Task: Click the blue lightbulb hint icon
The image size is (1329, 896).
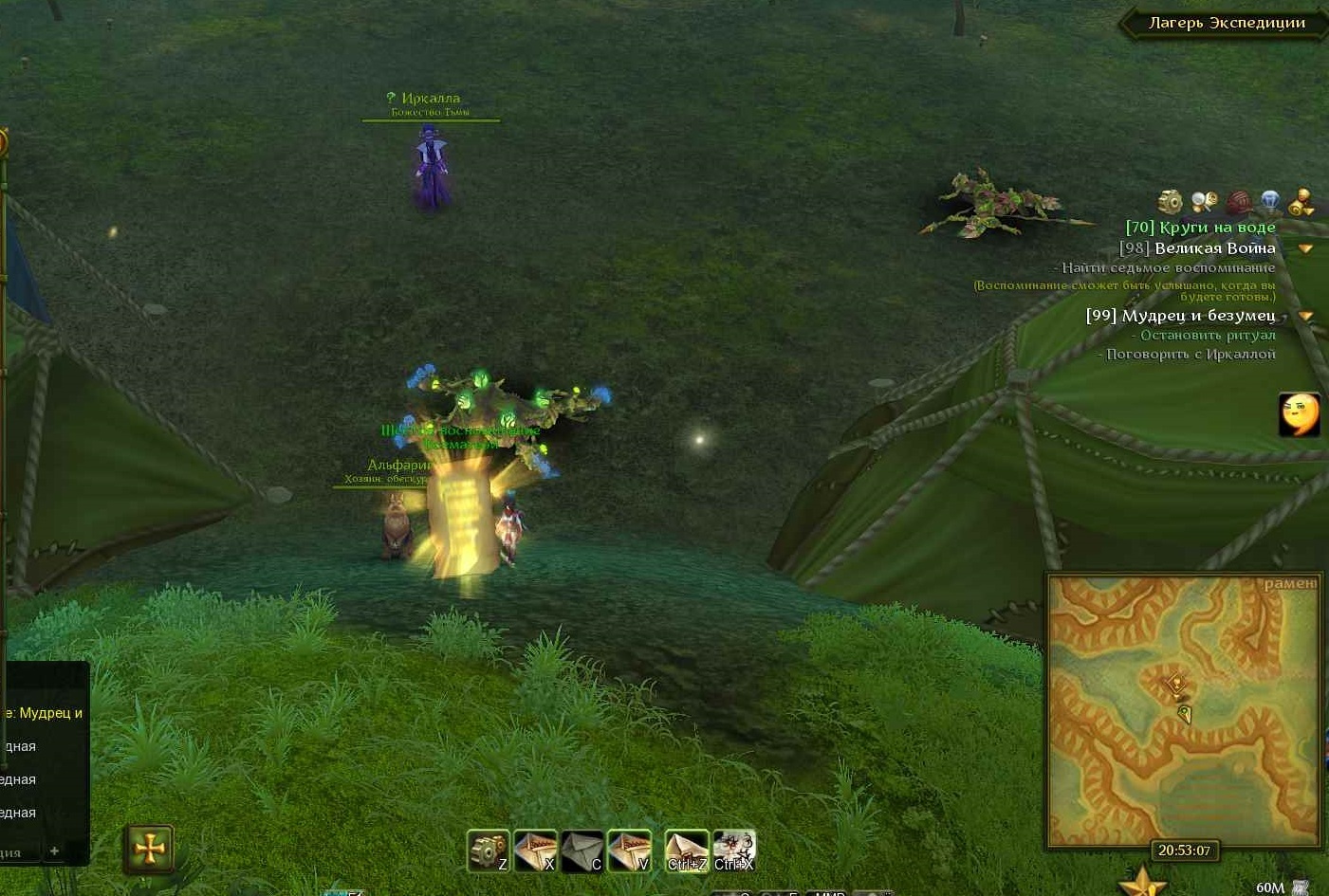Action: point(1270,201)
